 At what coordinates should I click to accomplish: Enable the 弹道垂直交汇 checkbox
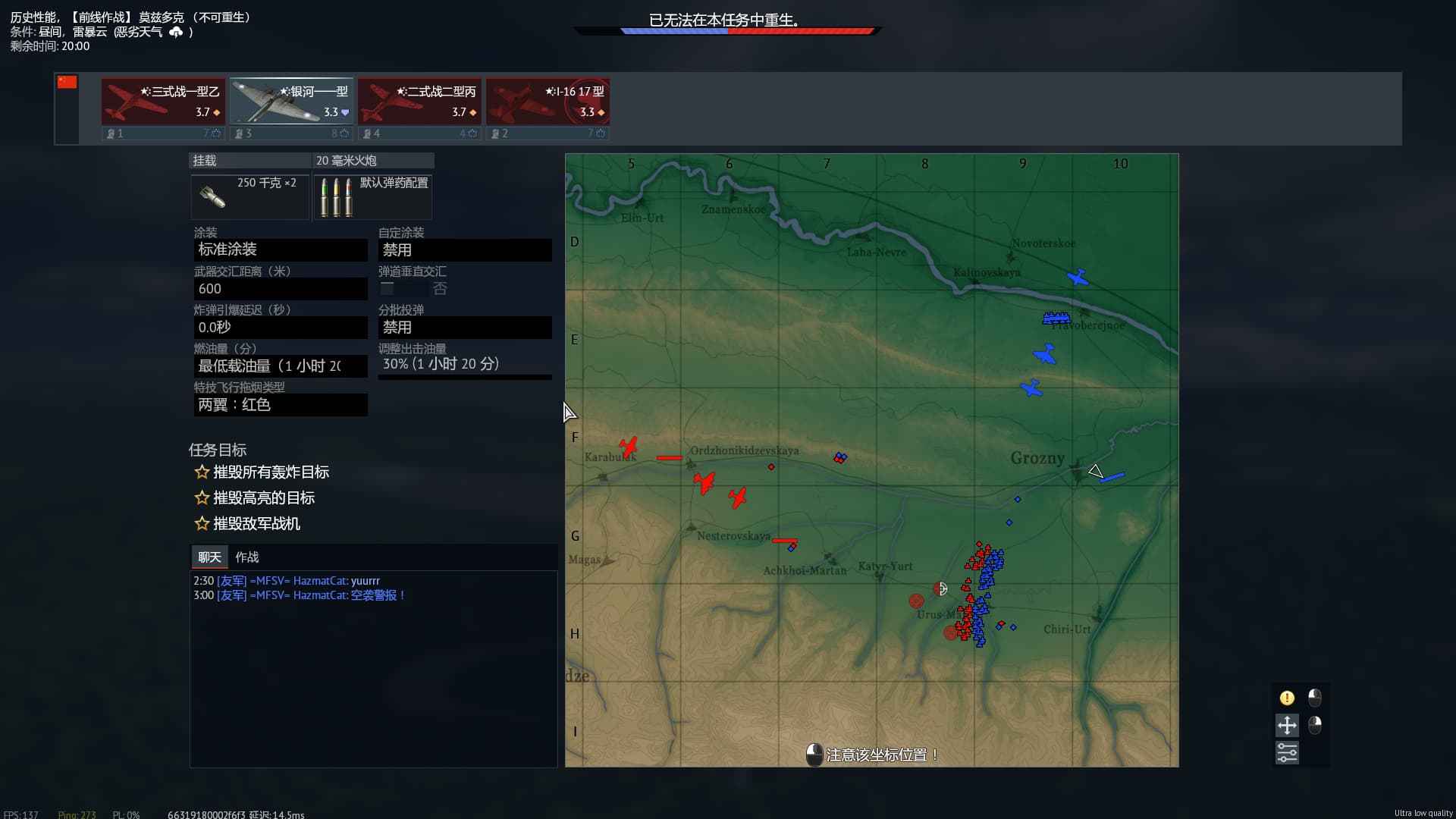coord(388,288)
